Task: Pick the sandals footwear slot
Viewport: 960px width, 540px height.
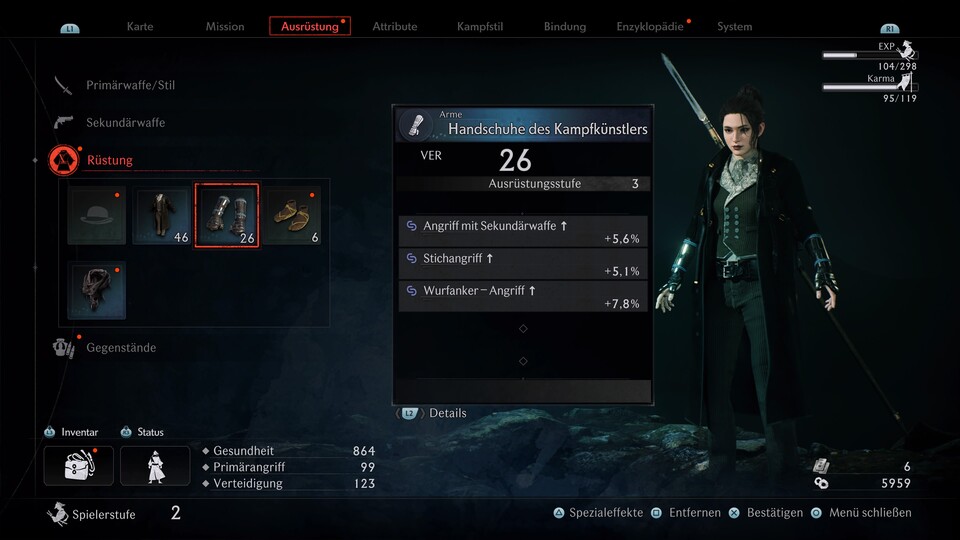Action: (x=292, y=216)
